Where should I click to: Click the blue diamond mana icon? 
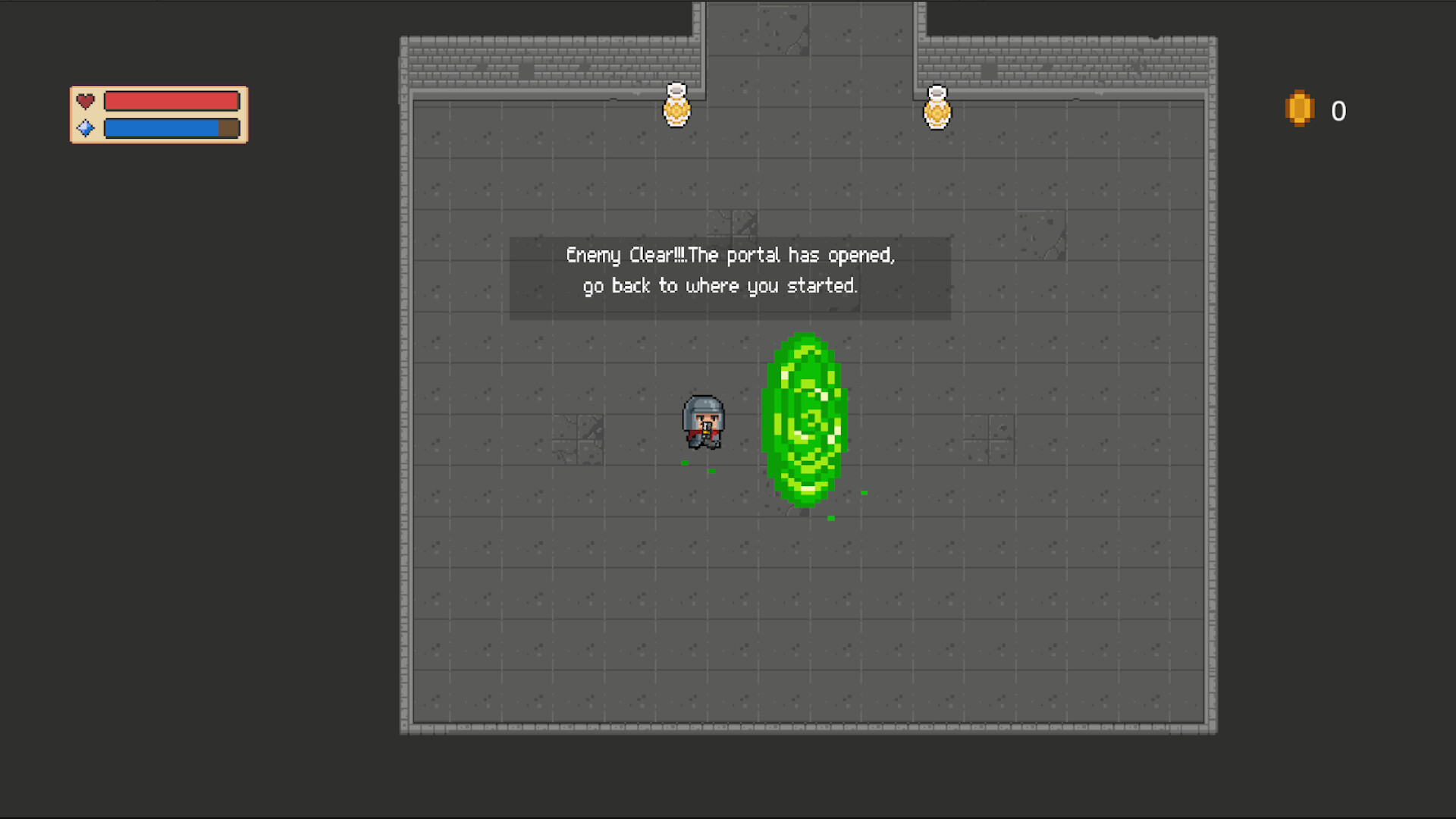pos(85,127)
